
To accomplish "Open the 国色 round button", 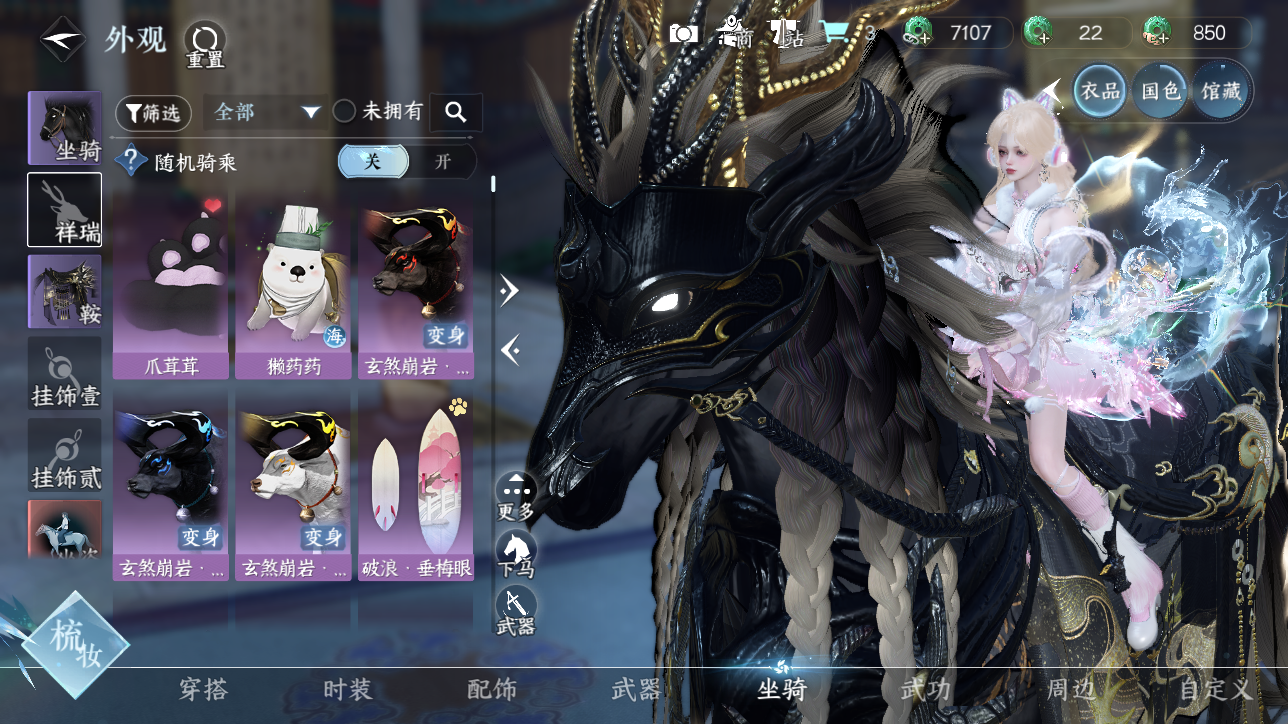I will tap(1161, 92).
